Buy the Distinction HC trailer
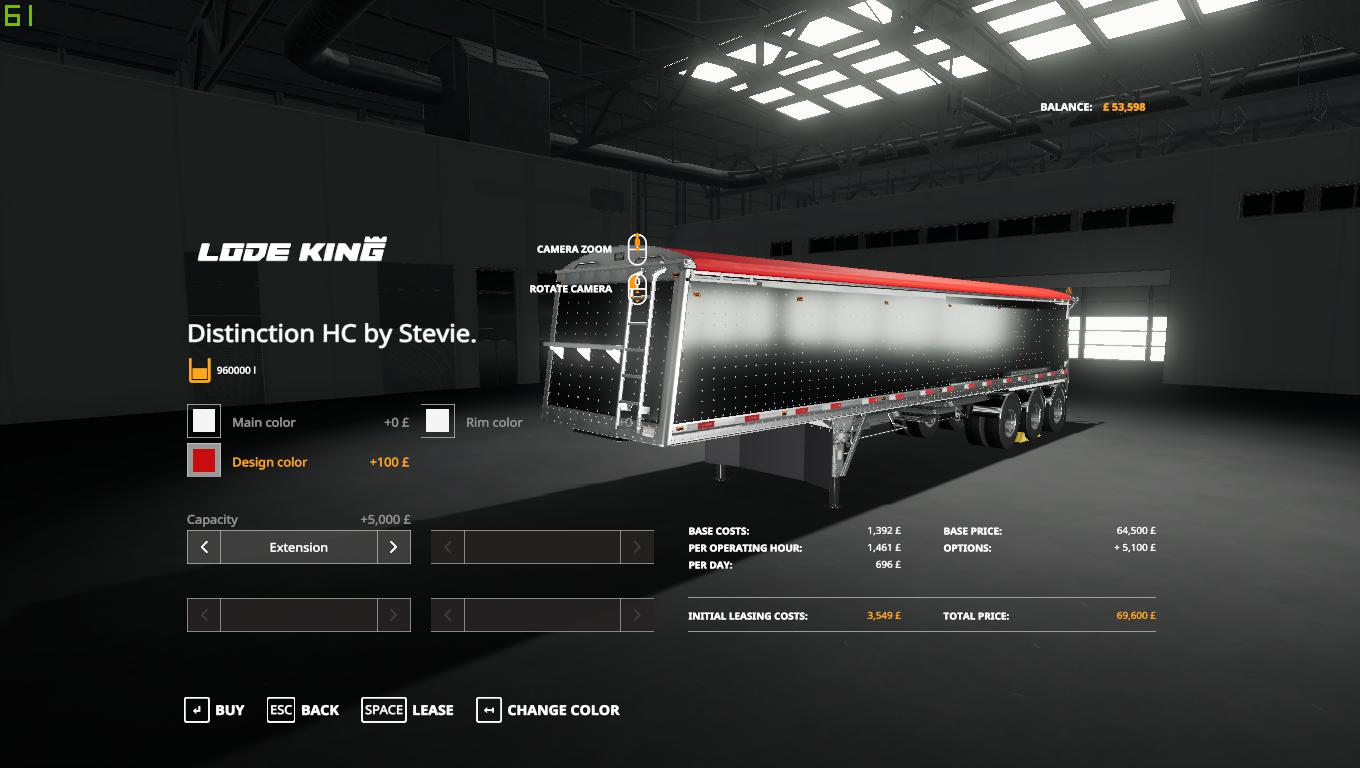This screenshot has width=1360, height=768. (x=214, y=710)
